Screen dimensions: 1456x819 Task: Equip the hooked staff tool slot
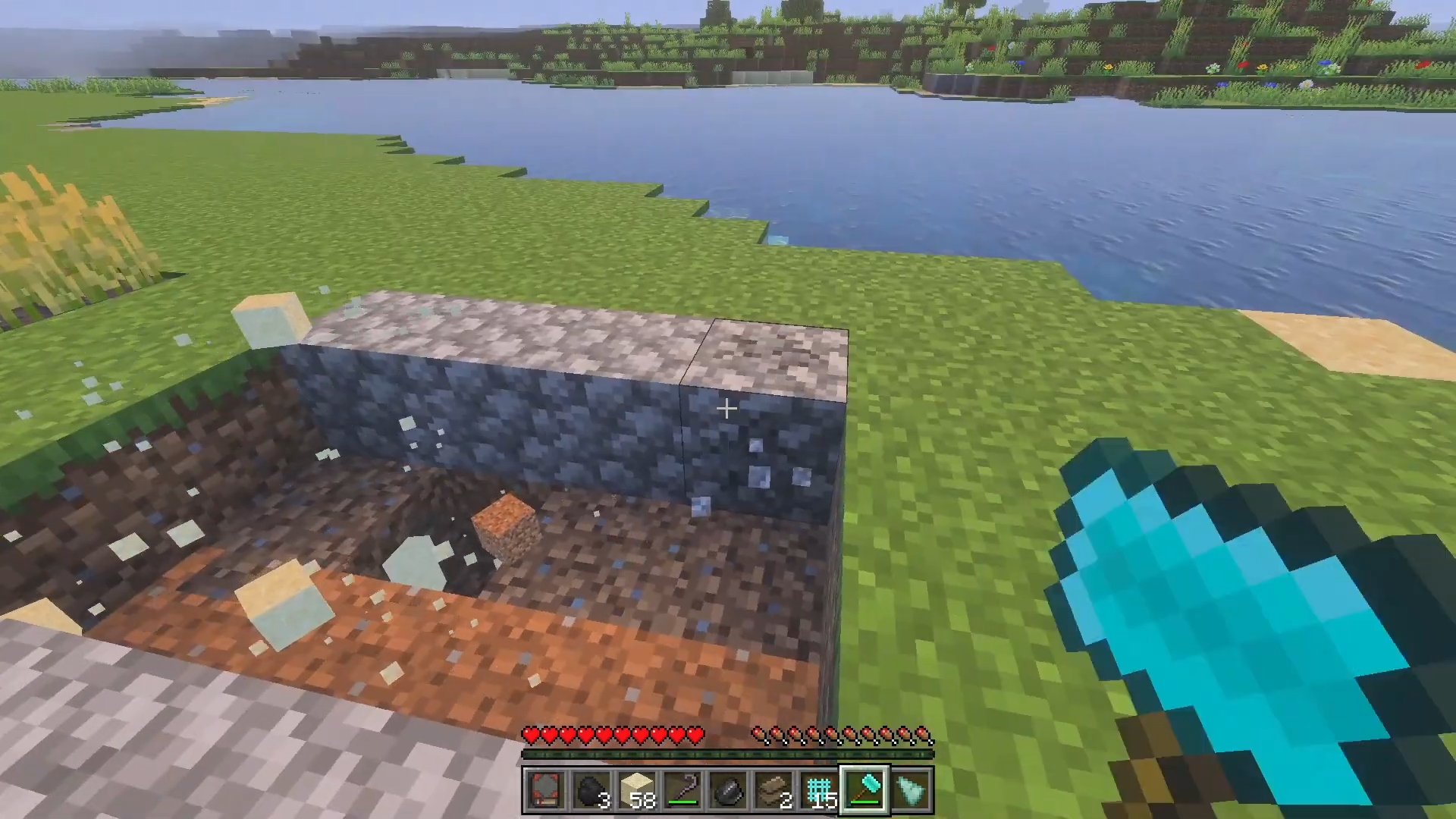[x=682, y=791]
